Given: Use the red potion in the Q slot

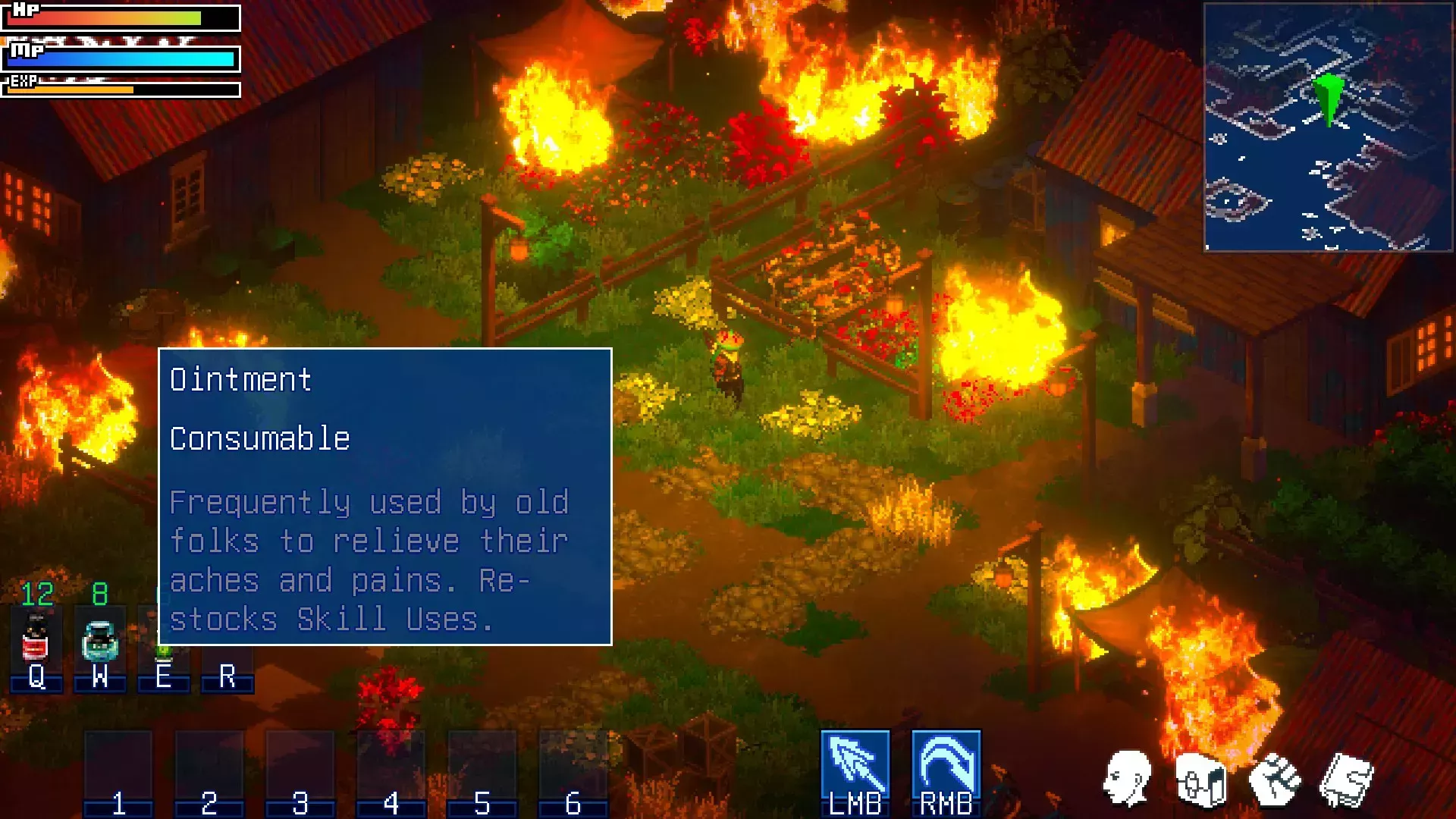Looking at the screenshot, I should pos(36,639).
